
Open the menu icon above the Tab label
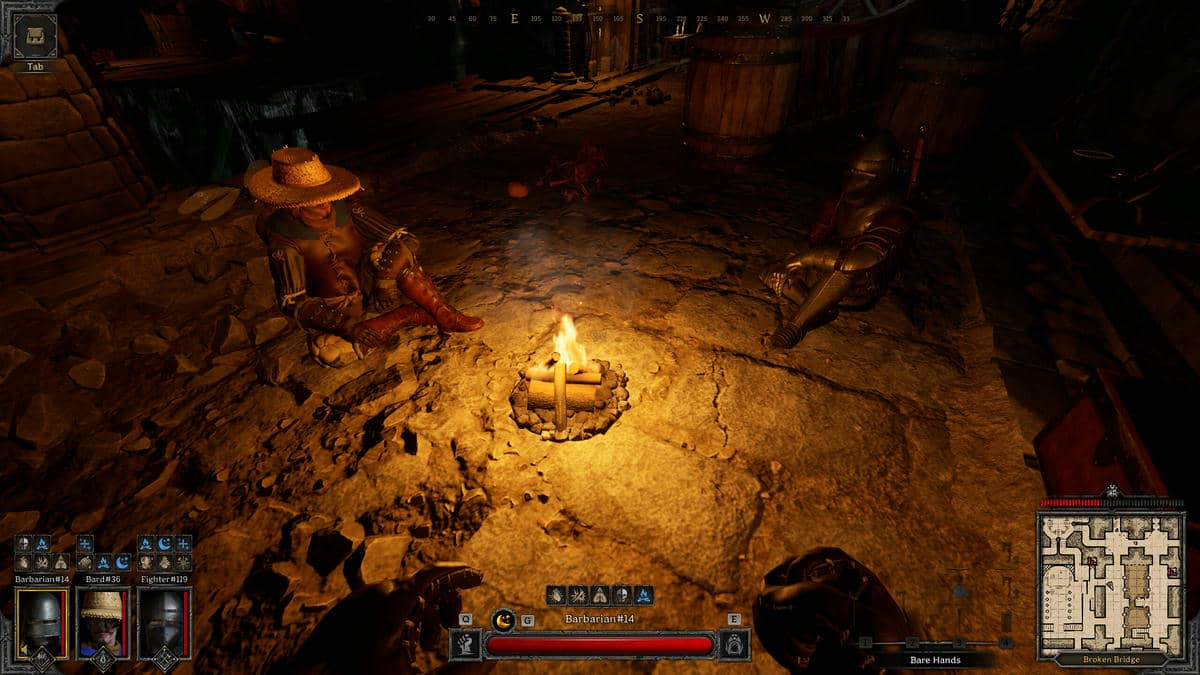coord(35,37)
